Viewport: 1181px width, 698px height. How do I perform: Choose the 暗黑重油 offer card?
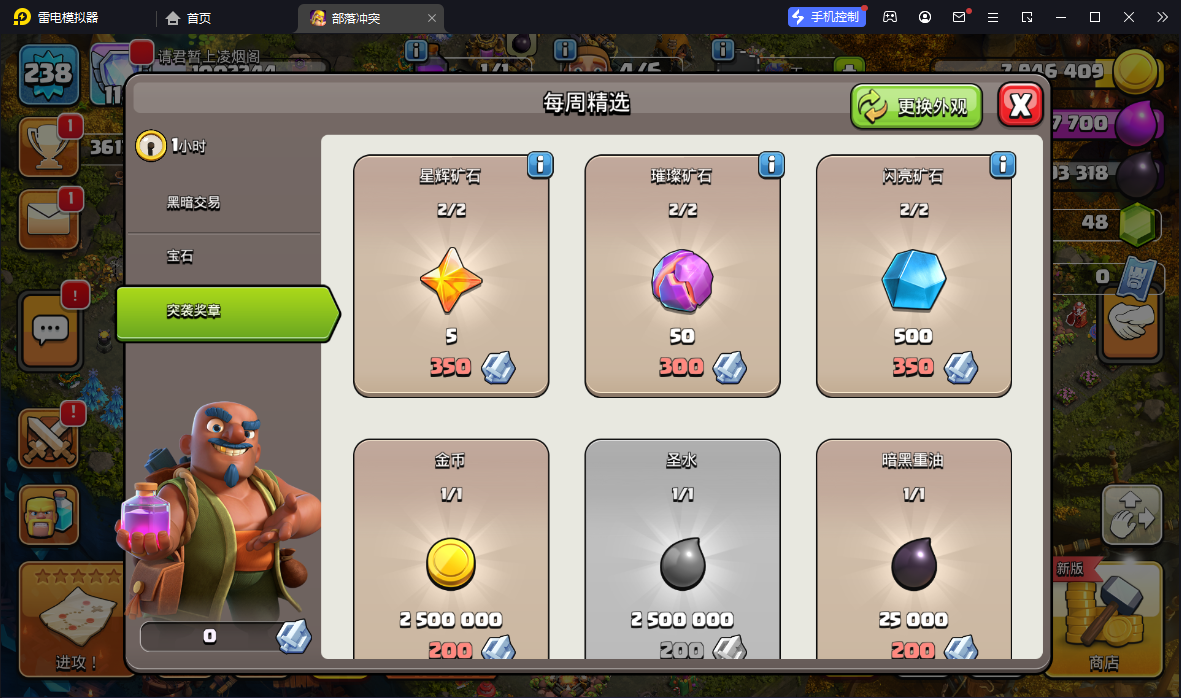(913, 550)
